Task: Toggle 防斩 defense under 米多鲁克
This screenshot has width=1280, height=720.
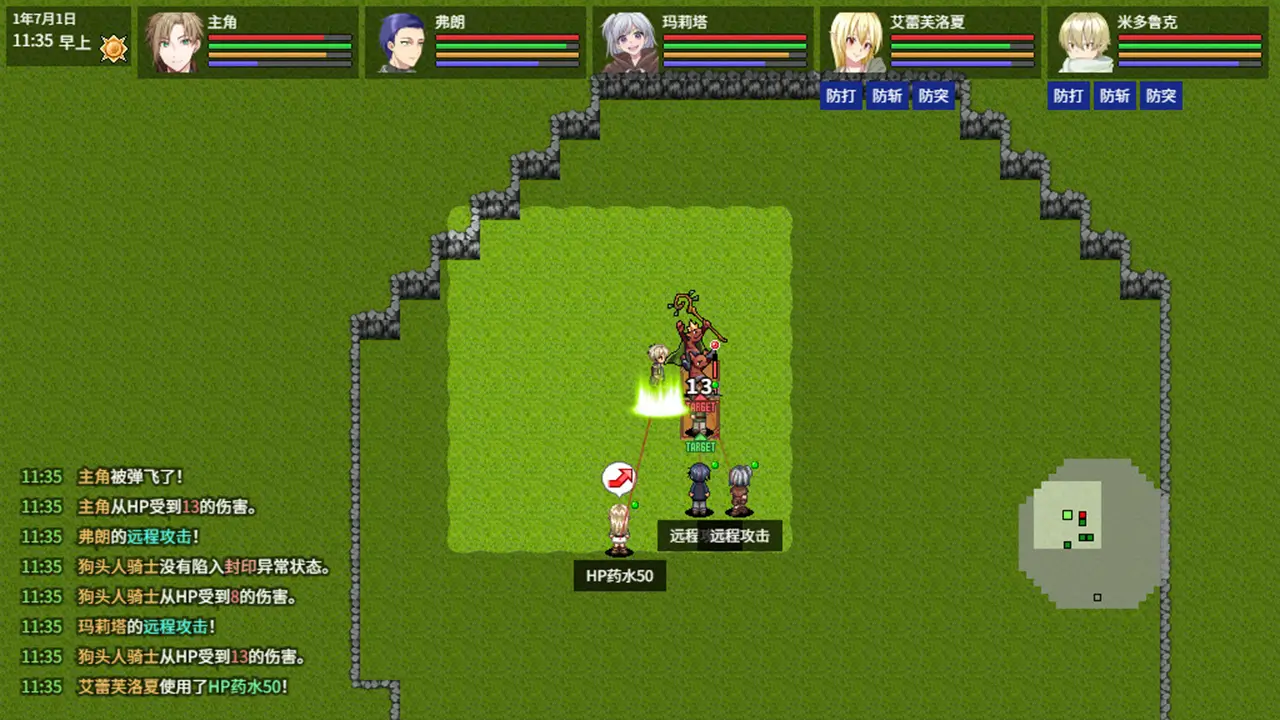Action: (x=1114, y=96)
